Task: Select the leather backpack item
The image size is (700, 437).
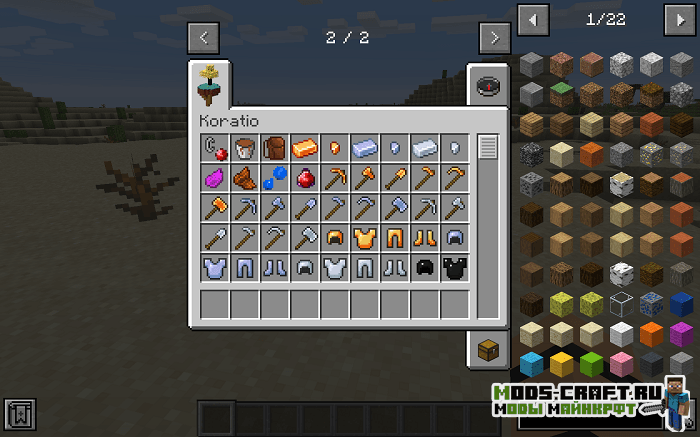Action: (x=275, y=149)
